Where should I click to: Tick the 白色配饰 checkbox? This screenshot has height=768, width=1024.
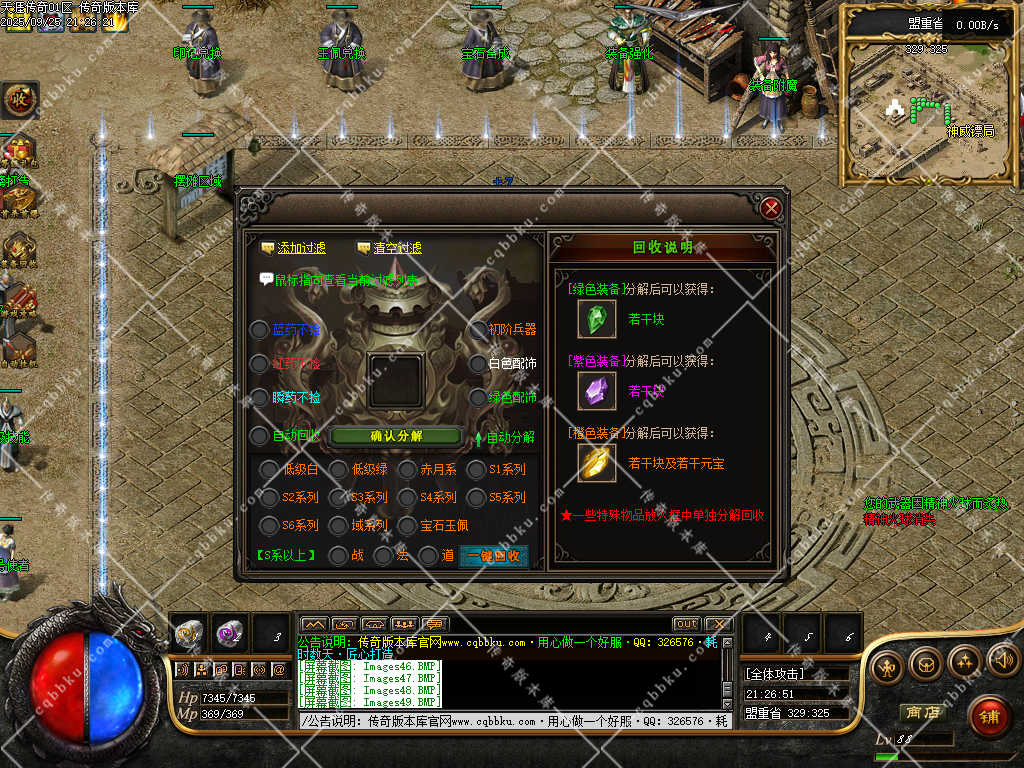coord(477,364)
